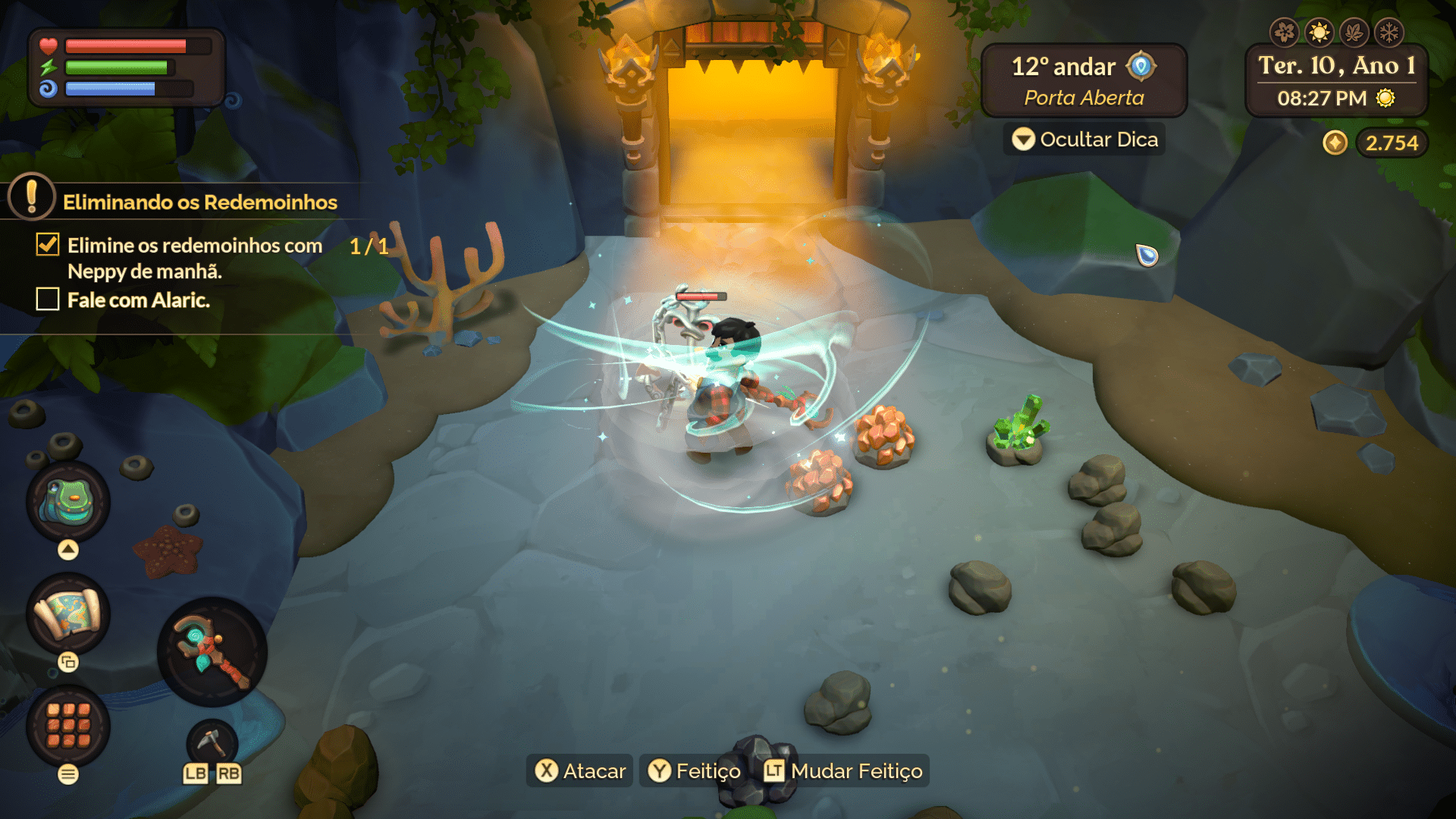Uncheck the completed Neppy whirlpools objective
This screenshot has width=1456, height=819.
[x=47, y=244]
